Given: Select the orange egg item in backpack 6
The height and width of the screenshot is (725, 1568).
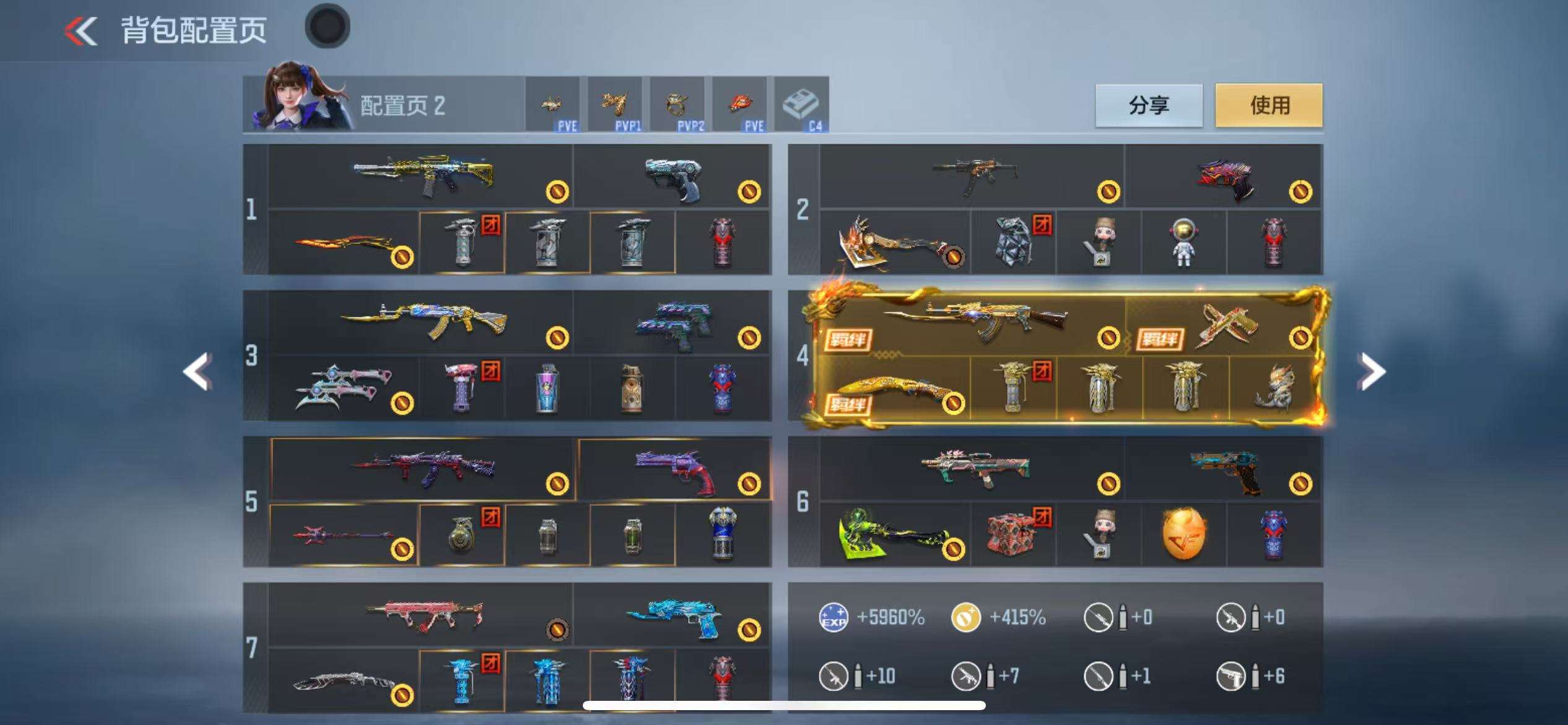Looking at the screenshot, I should [x=1184, y=534].
